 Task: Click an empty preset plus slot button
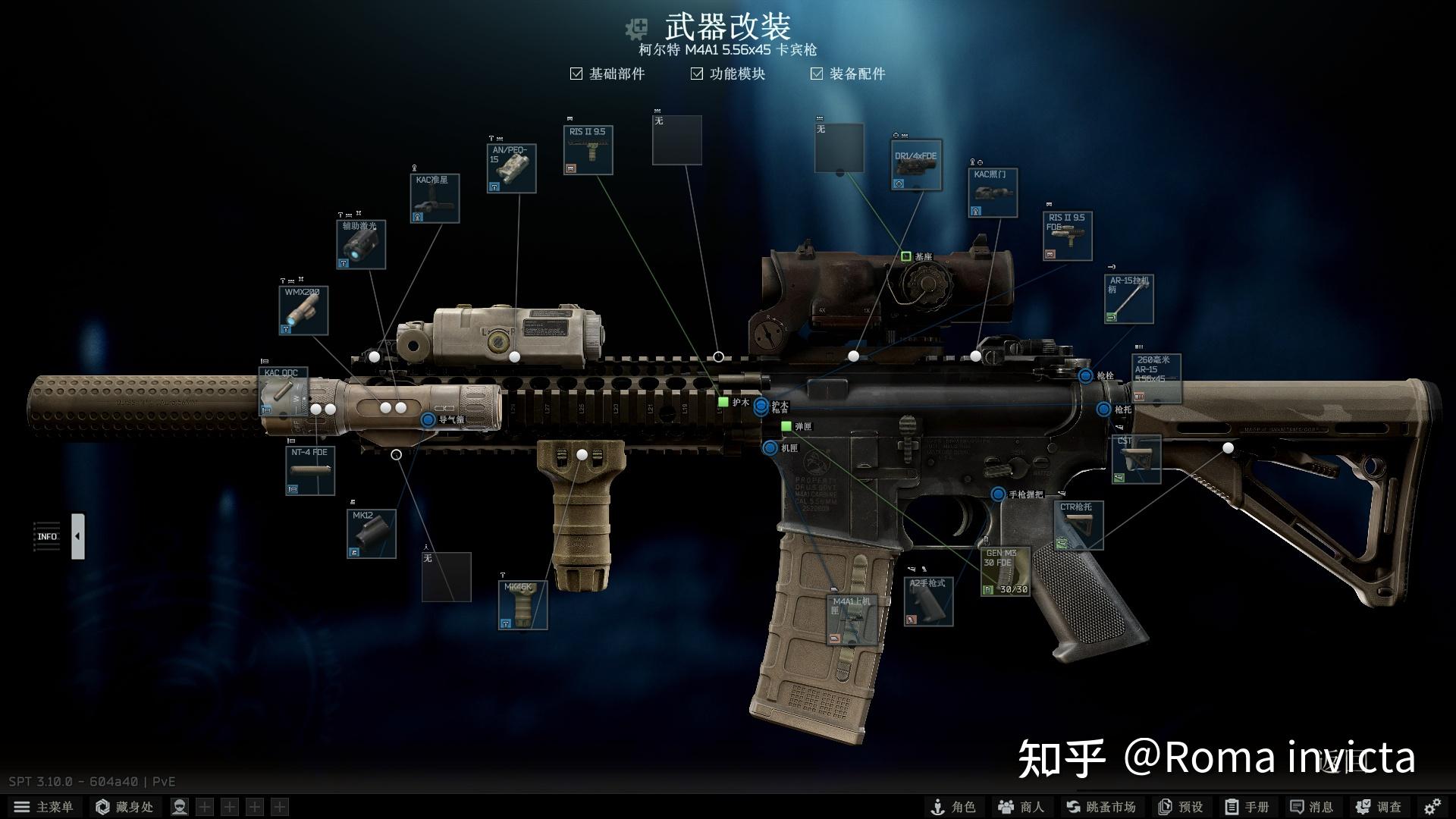(205, 806)
